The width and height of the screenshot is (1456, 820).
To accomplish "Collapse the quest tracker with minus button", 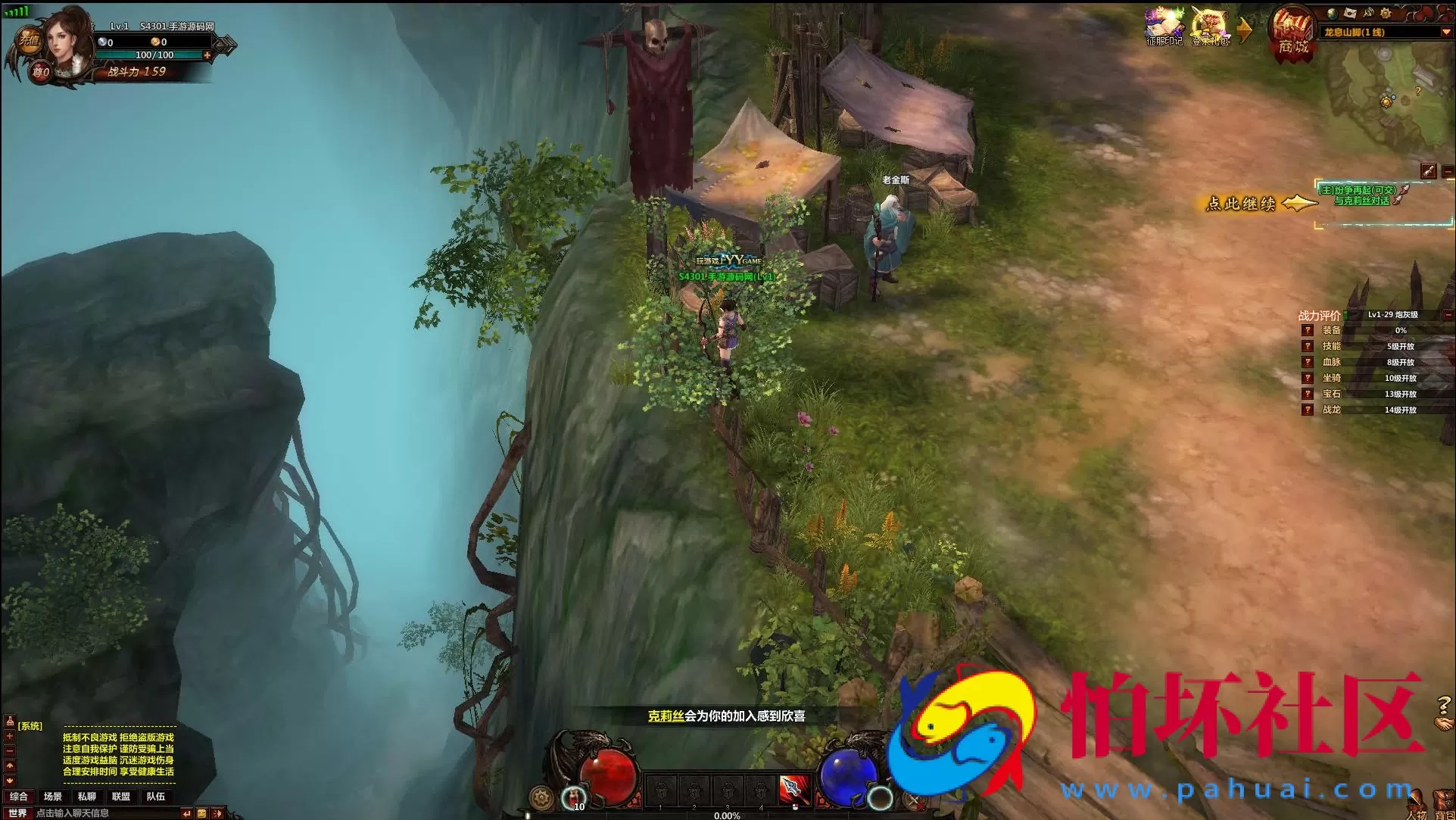I will pos(1448,173).
